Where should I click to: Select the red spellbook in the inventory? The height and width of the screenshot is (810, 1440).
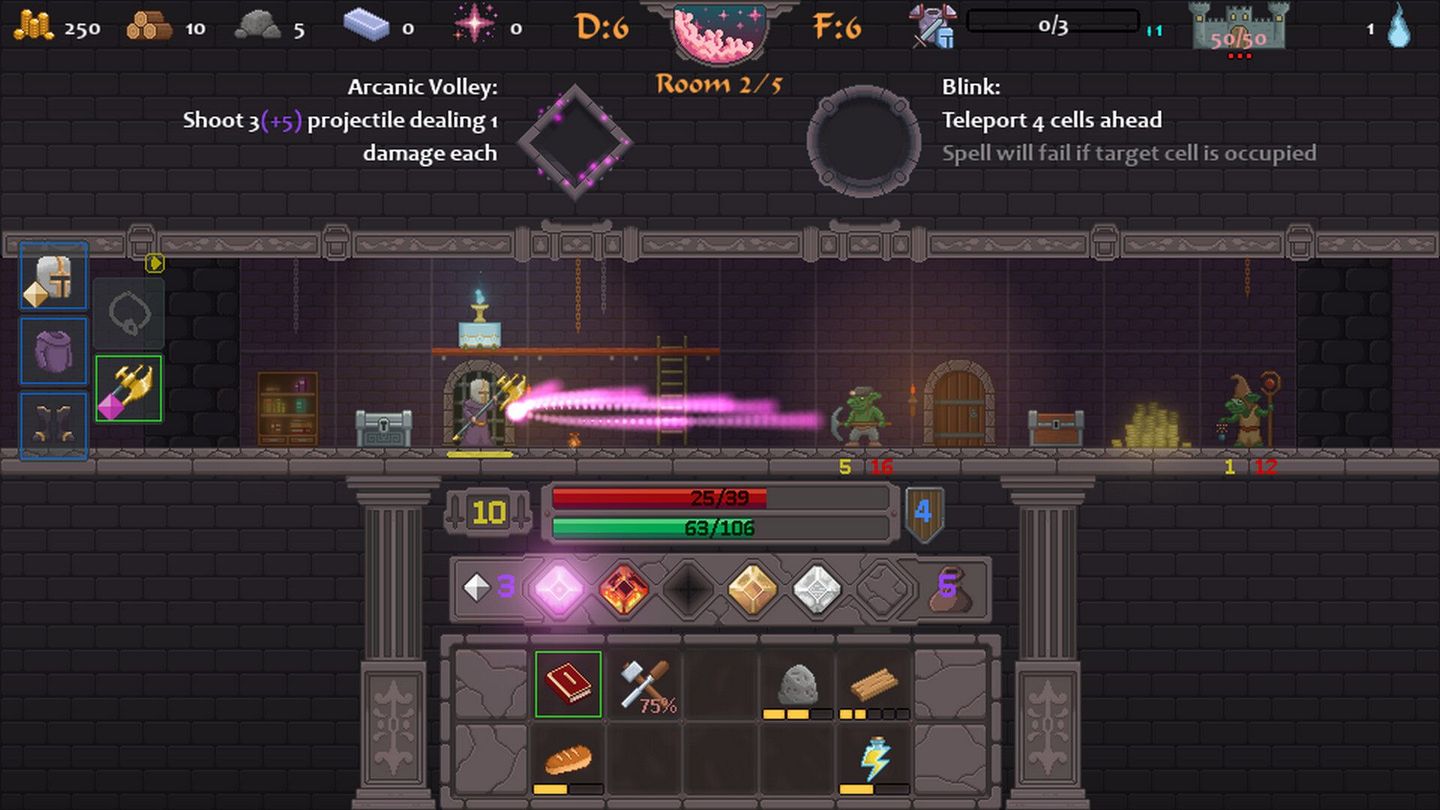coord(568,684)
